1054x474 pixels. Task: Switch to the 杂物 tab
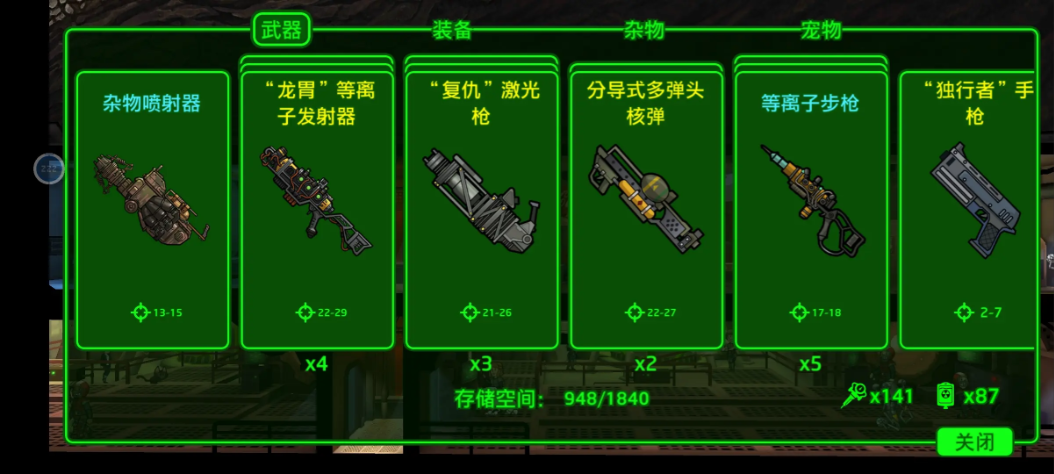point(644,30)
